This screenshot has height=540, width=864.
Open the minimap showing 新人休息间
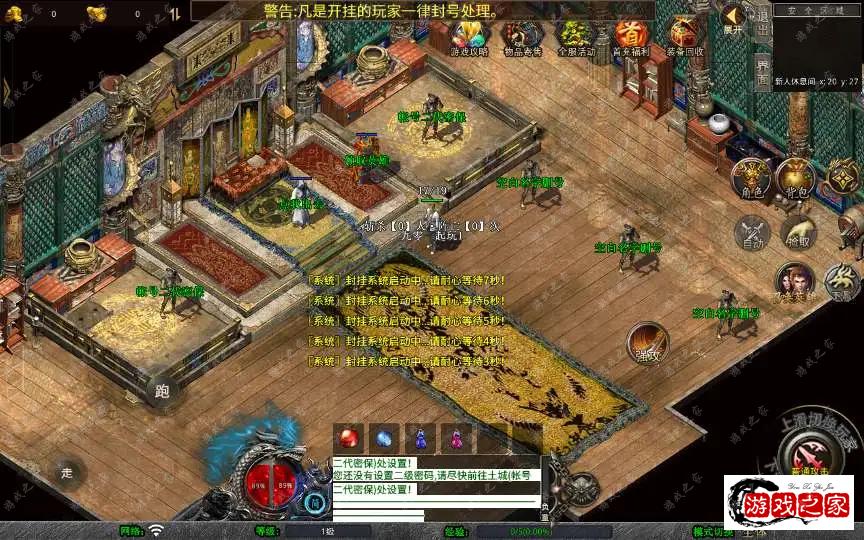[x=817, y=45]
